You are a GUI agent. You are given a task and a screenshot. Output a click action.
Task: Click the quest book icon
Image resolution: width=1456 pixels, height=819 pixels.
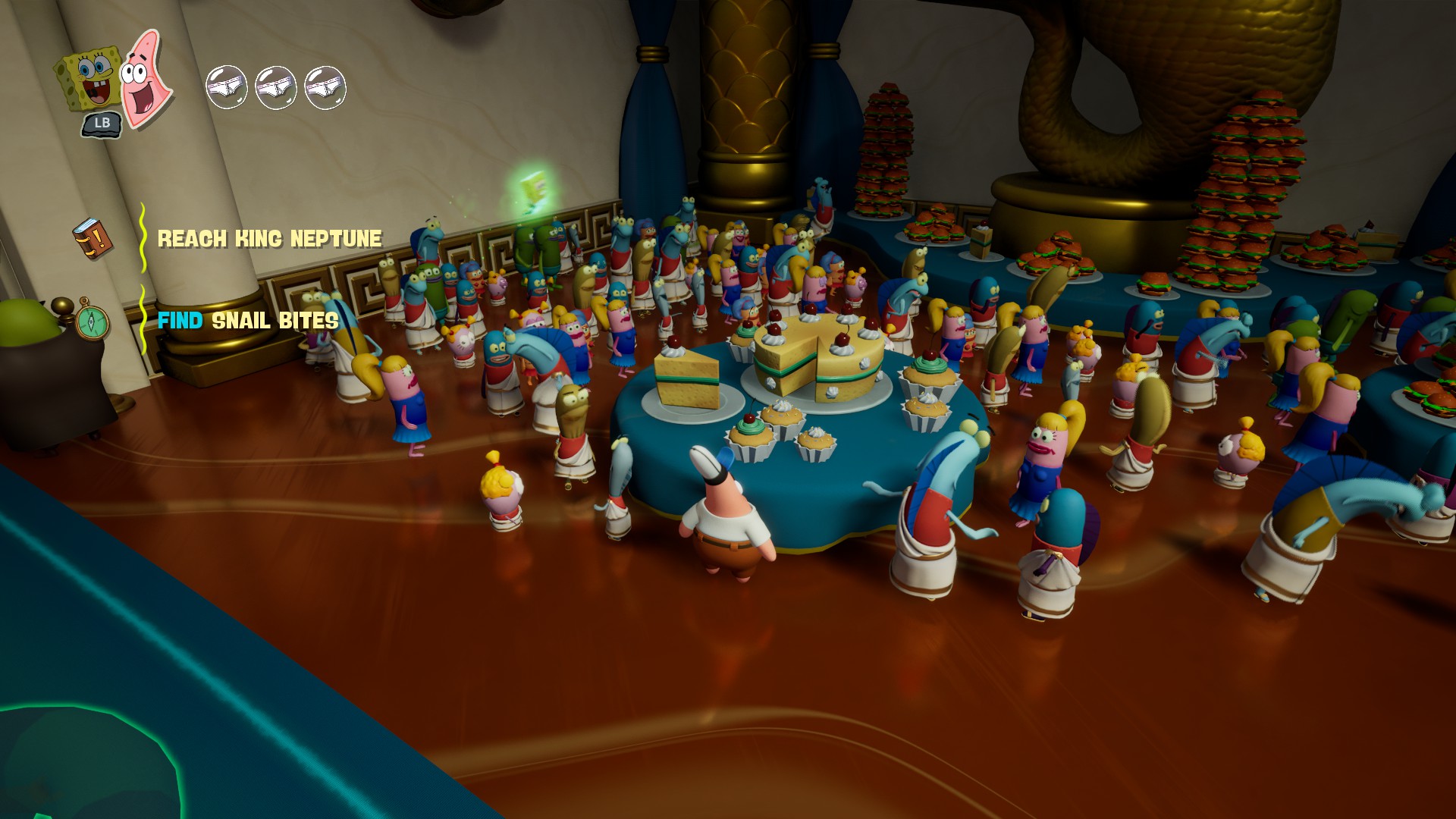[x=93, y=238]
